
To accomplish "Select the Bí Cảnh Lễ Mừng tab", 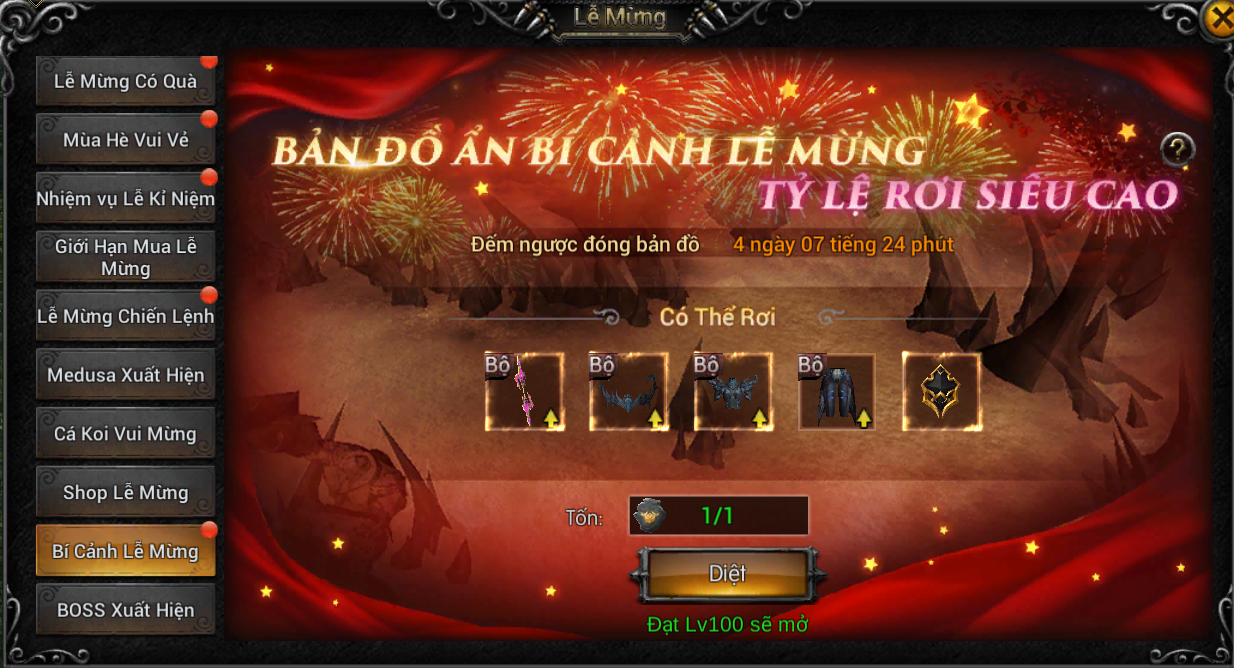I will 125,551.
